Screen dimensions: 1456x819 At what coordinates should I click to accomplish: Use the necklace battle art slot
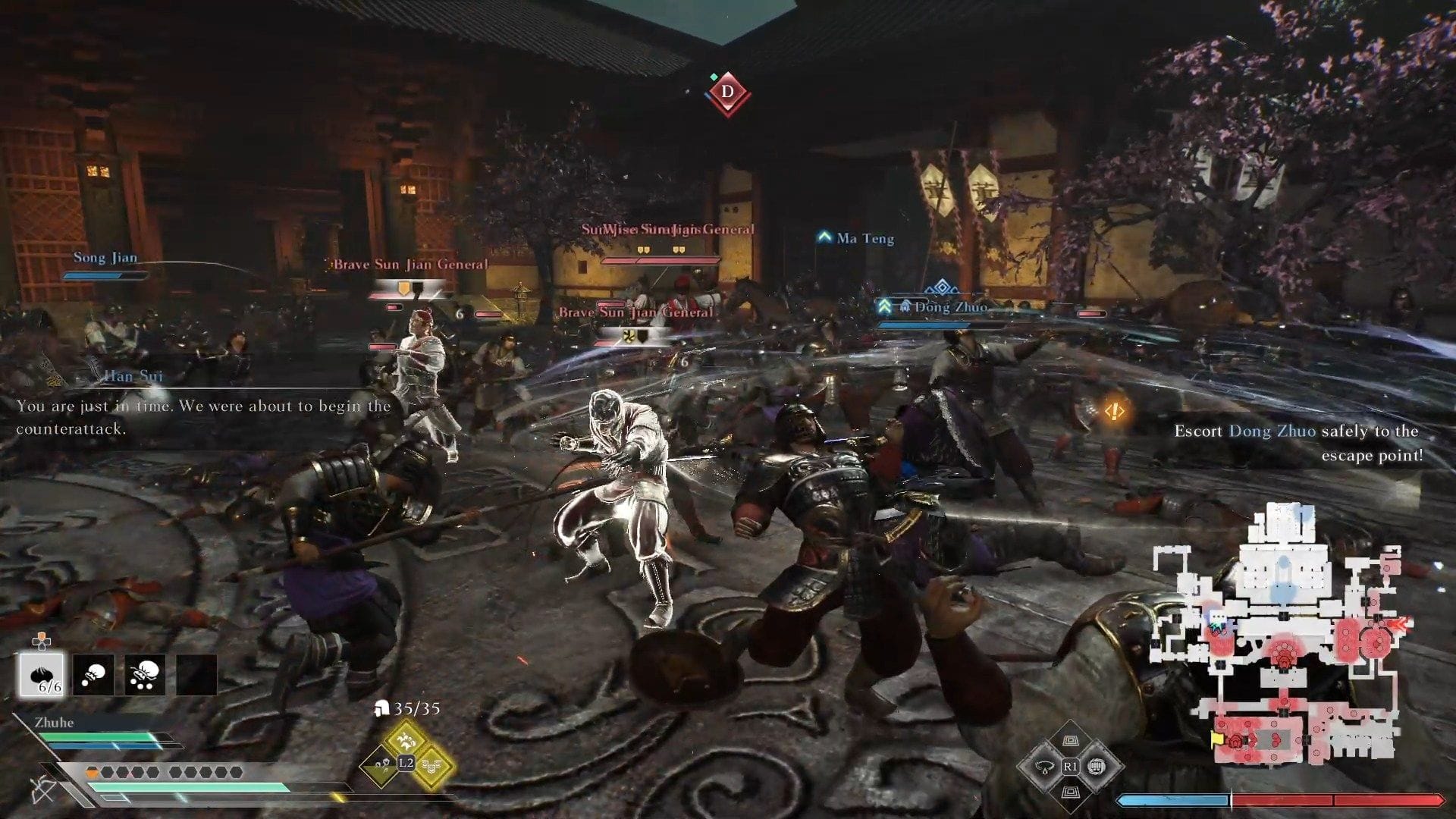[x=1043, y=767]
